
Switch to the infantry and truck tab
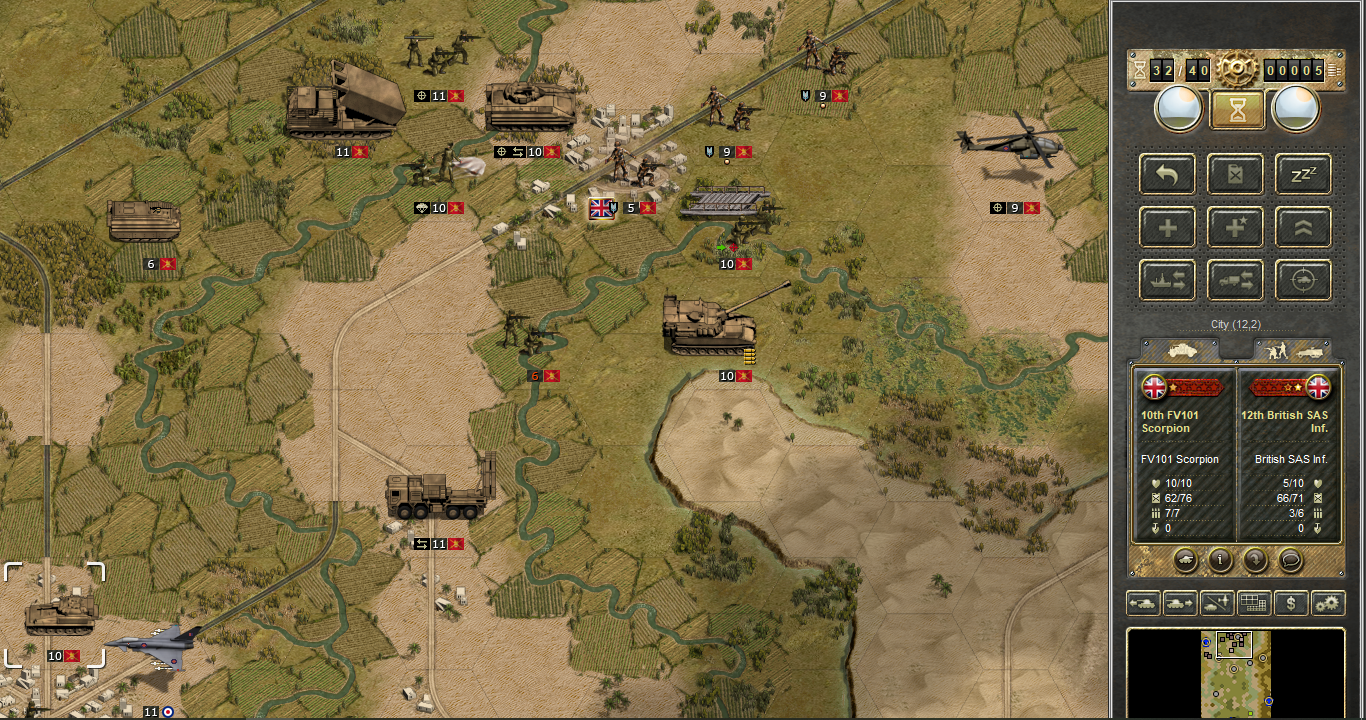(1293, 350)
